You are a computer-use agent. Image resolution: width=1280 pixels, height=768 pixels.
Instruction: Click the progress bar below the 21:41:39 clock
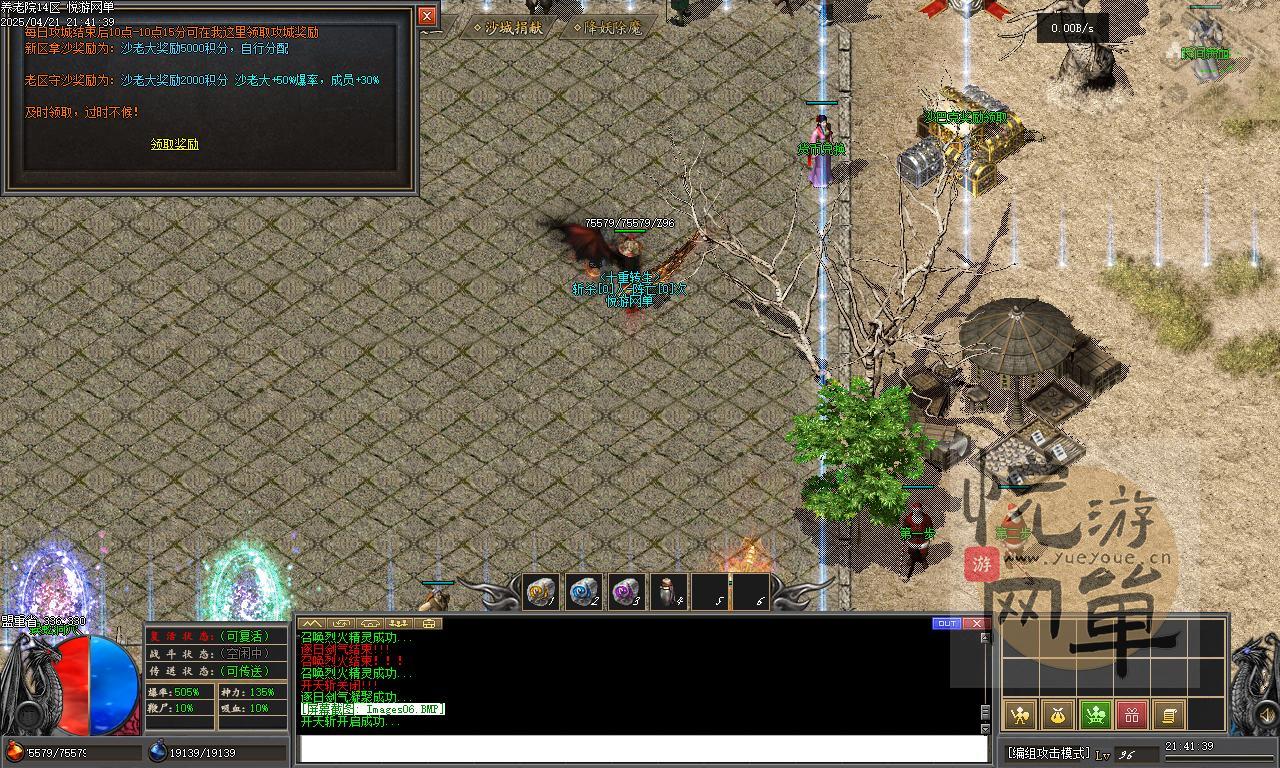point(1222,757)
